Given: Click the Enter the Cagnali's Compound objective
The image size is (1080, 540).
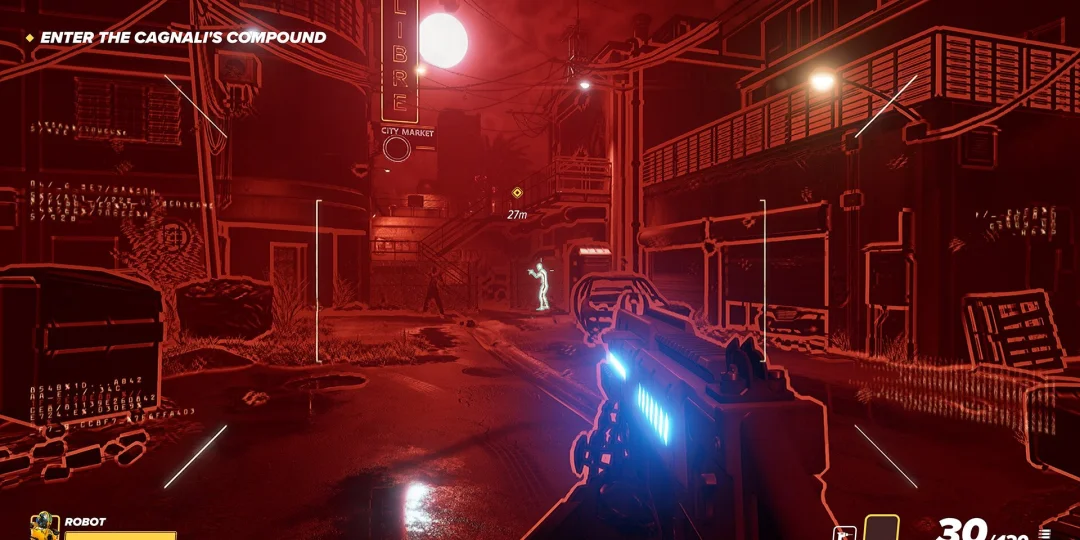Looking at the screenshot, I should click(183, 38).
